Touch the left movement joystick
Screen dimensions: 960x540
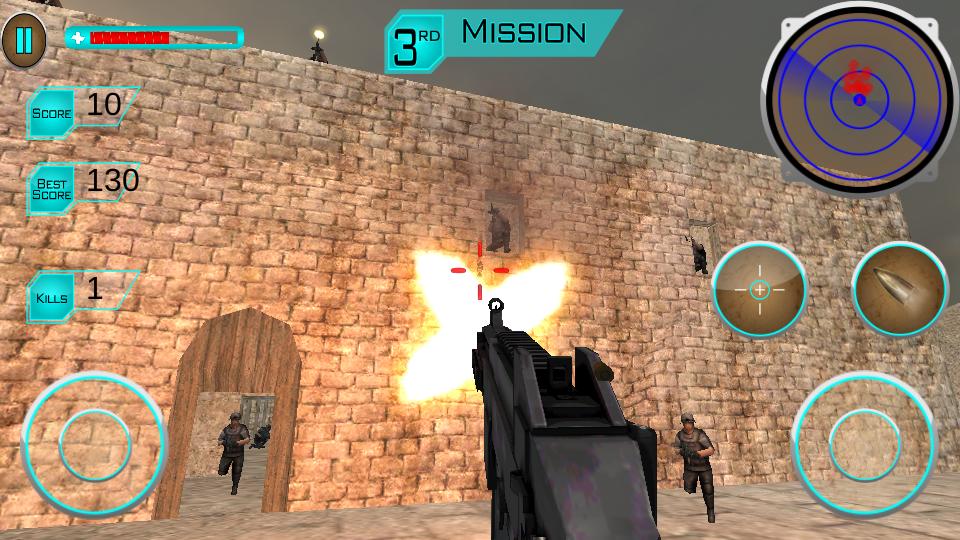click(94, 443)
